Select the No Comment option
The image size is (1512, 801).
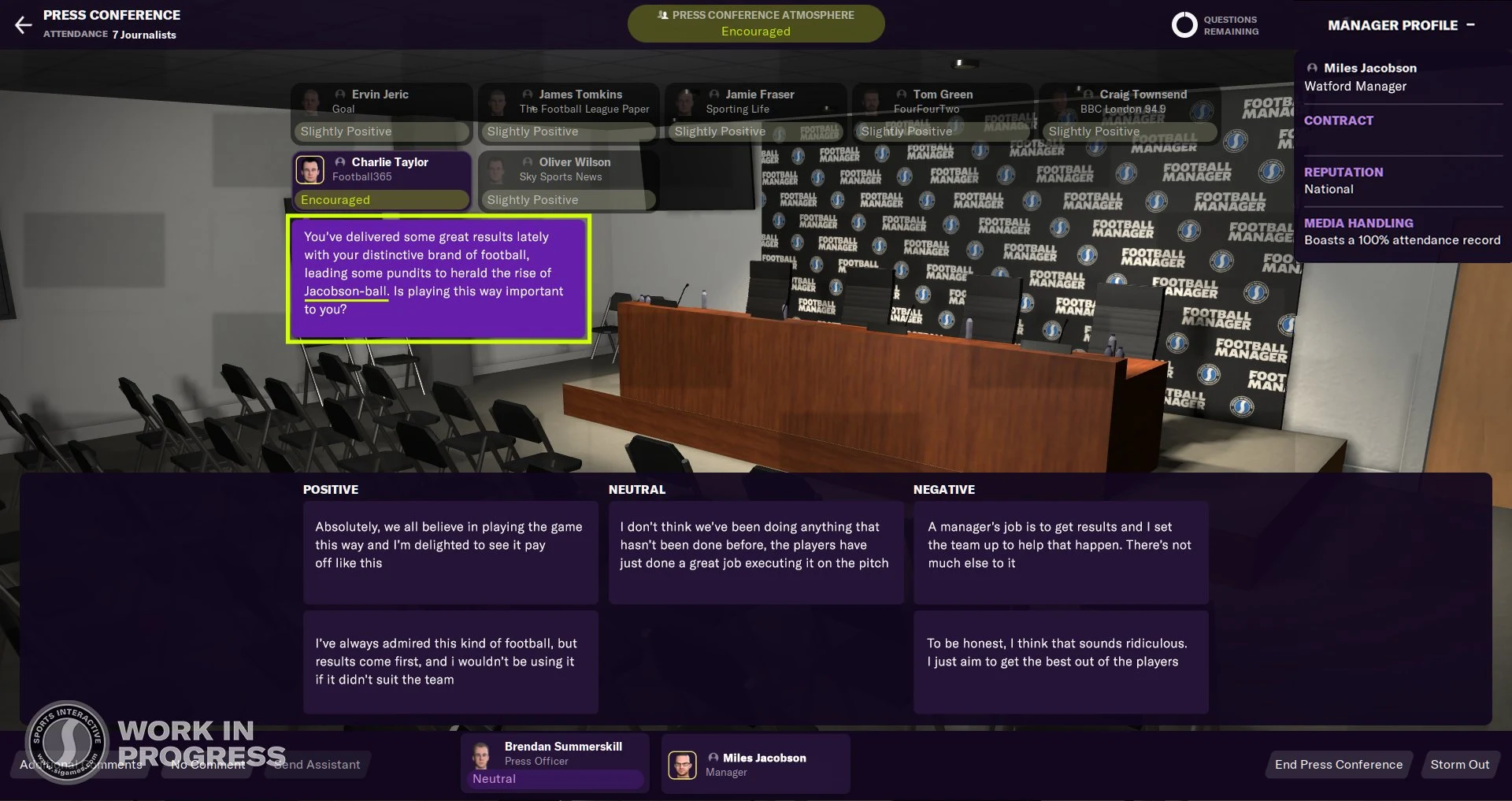tap(206, 764)
